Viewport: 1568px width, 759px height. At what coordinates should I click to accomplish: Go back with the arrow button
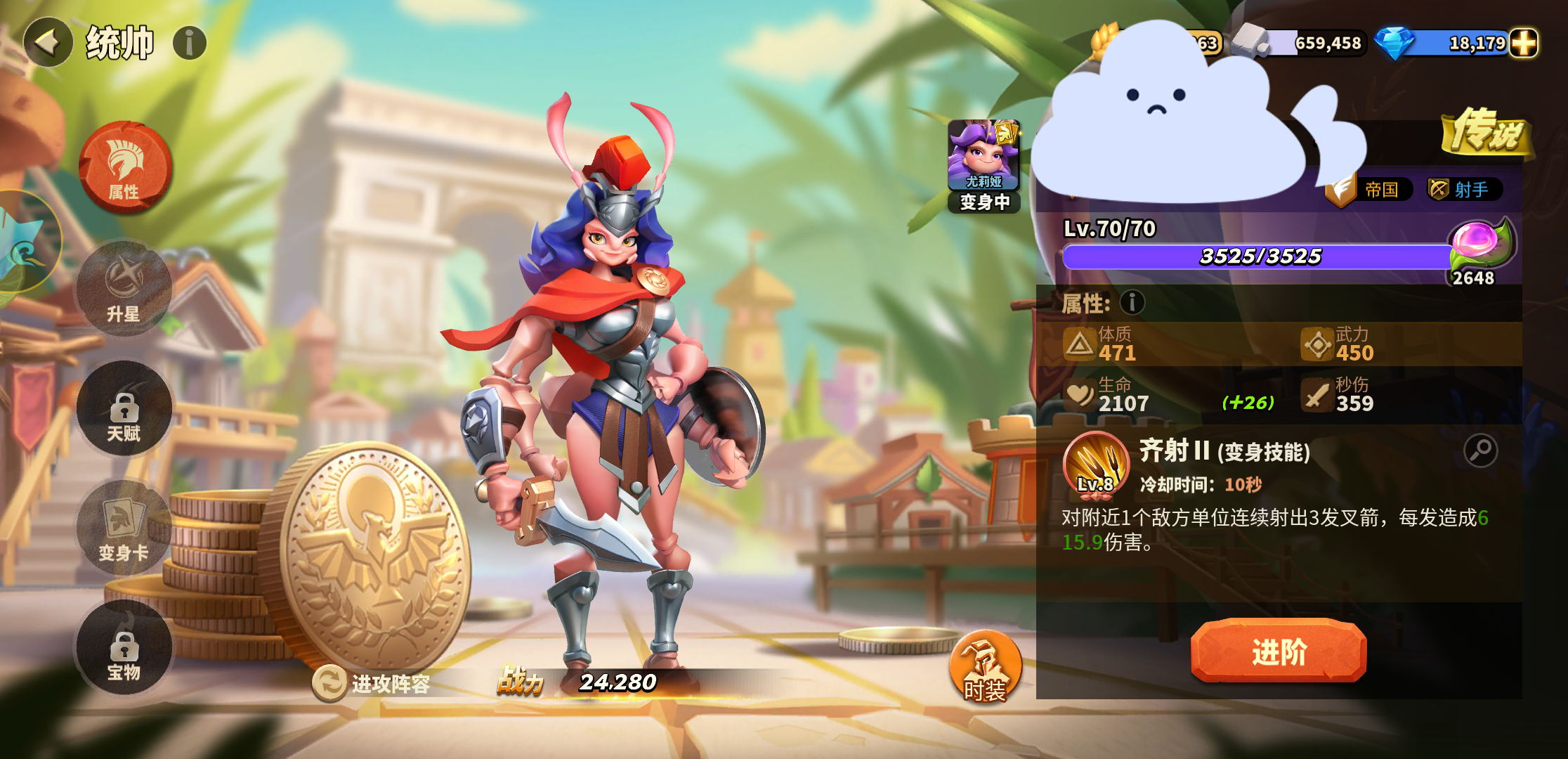tap(48, 43)
